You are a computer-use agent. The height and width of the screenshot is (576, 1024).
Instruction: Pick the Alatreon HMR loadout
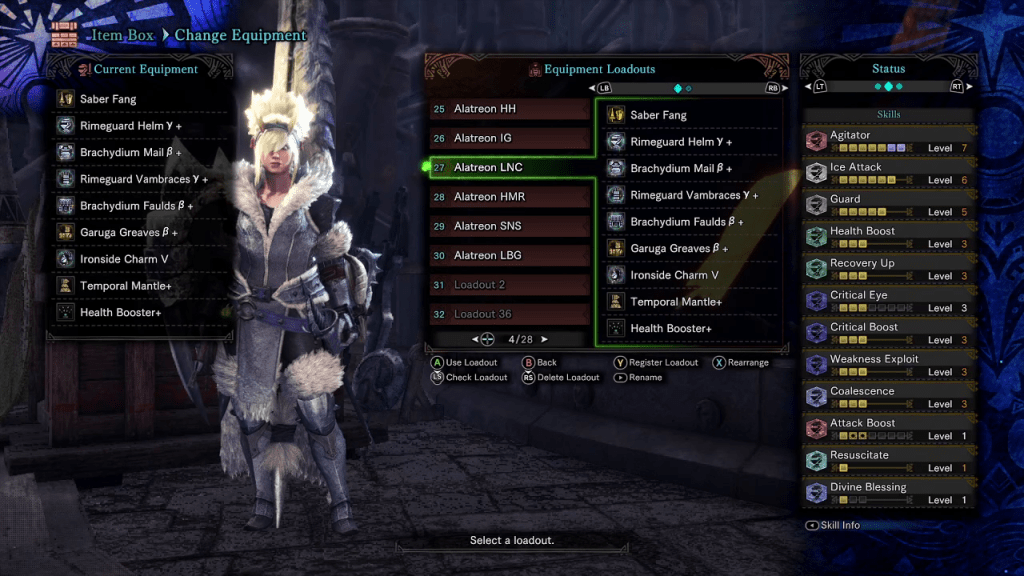coord(510,197)
